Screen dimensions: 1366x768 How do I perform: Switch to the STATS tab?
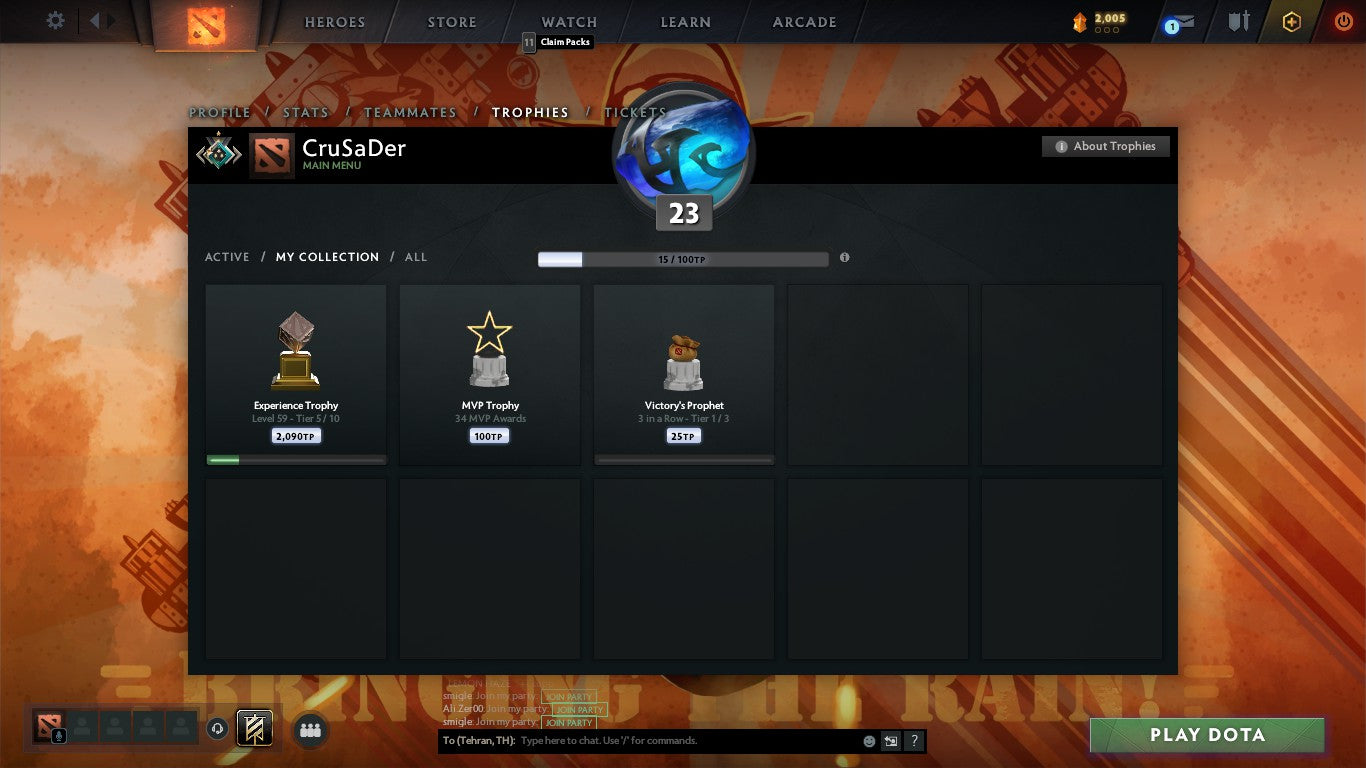pos(306,113)
